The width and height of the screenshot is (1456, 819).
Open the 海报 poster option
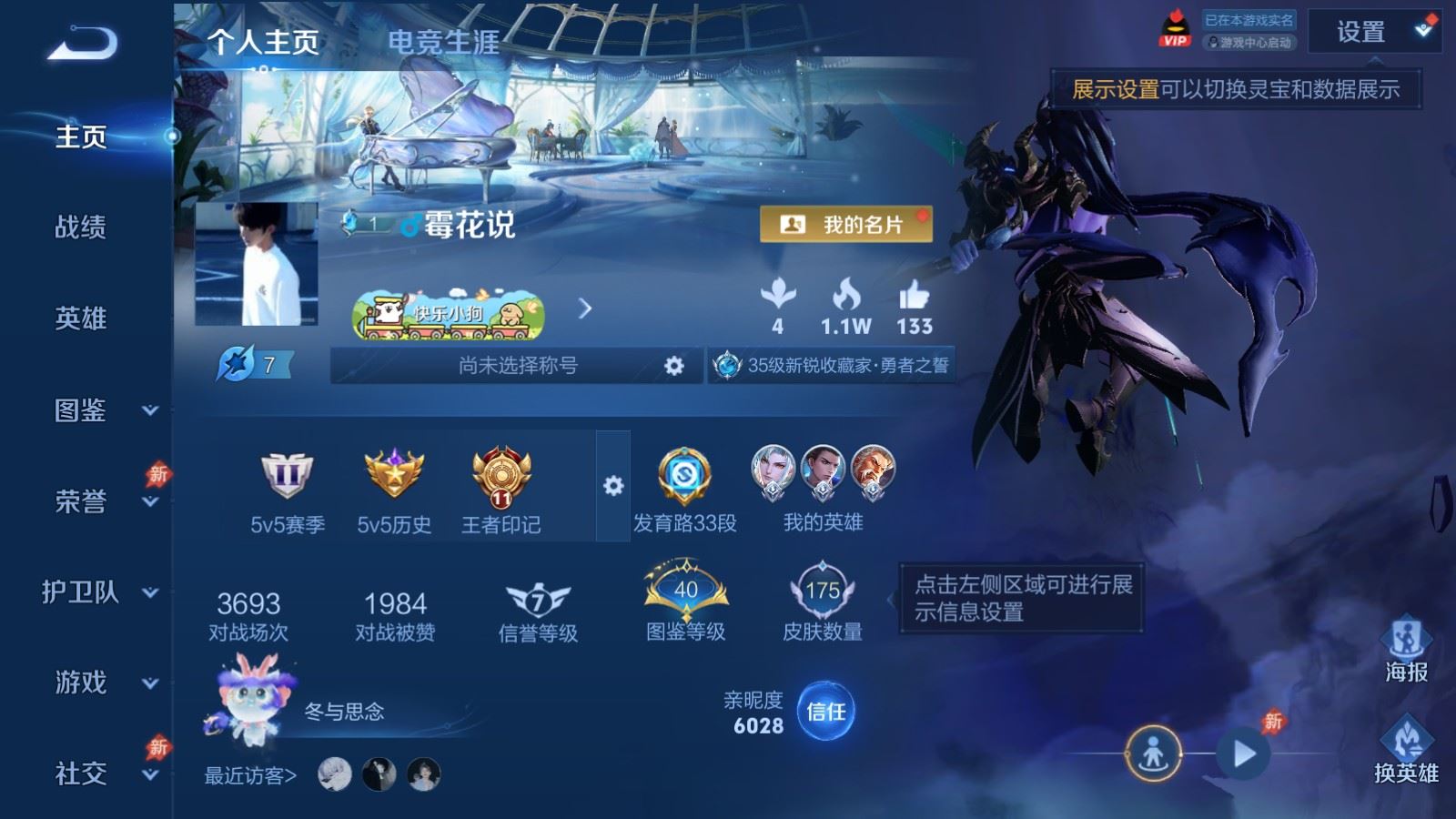(1406, 650)
